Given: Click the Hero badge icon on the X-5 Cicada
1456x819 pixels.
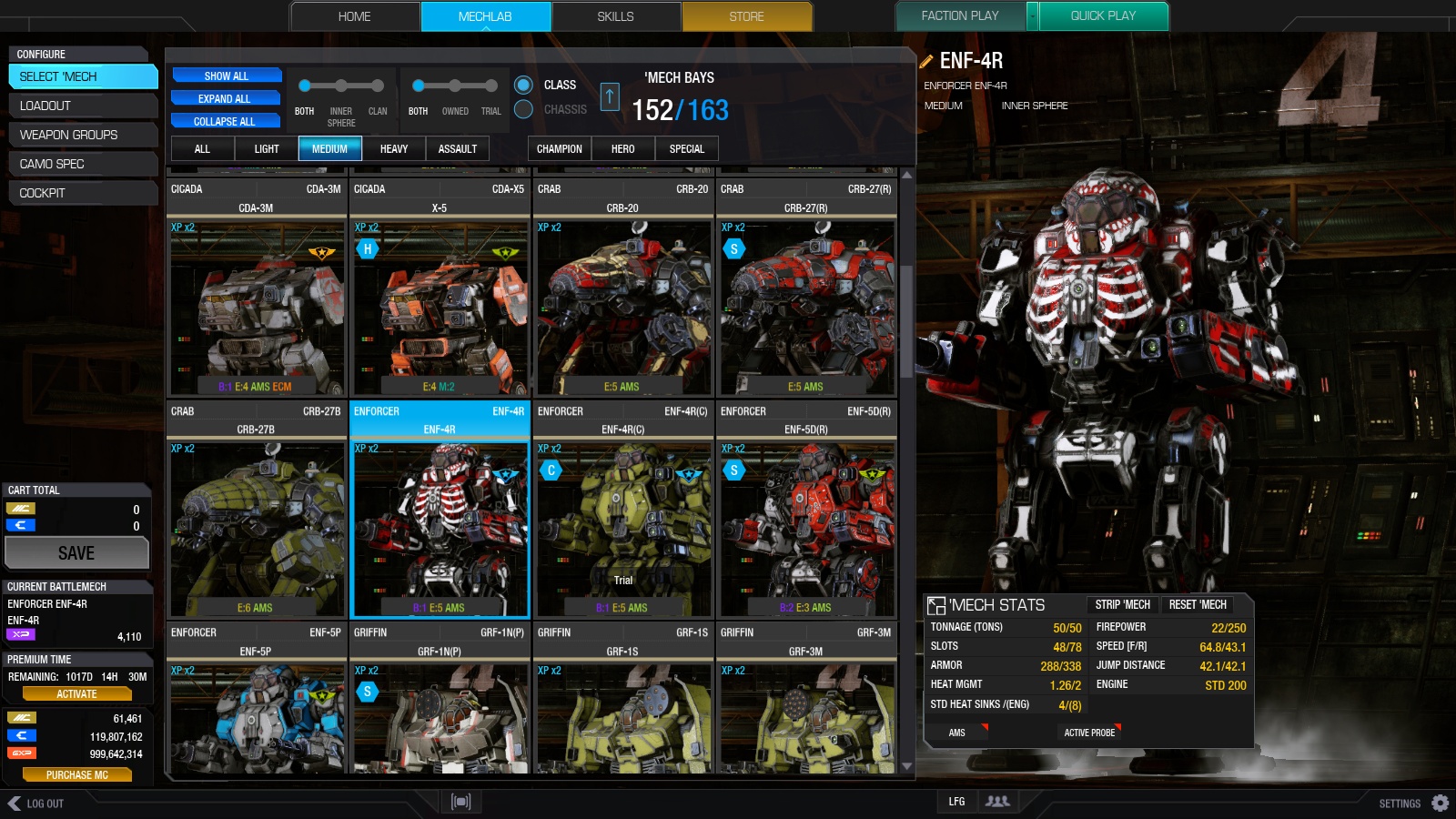Looking at the screenshot, I should coord(368,248).
